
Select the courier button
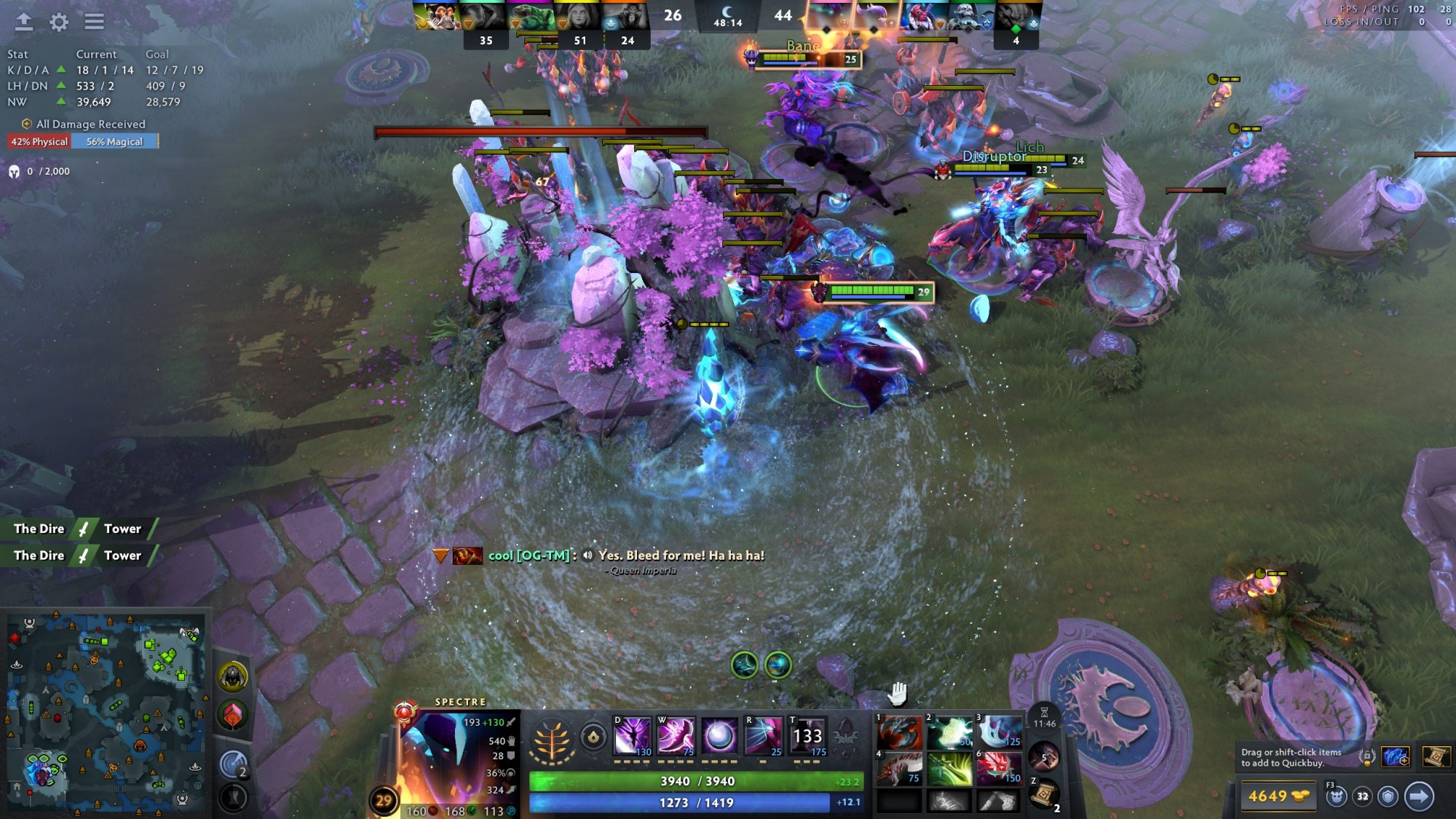pos(1336,796)
